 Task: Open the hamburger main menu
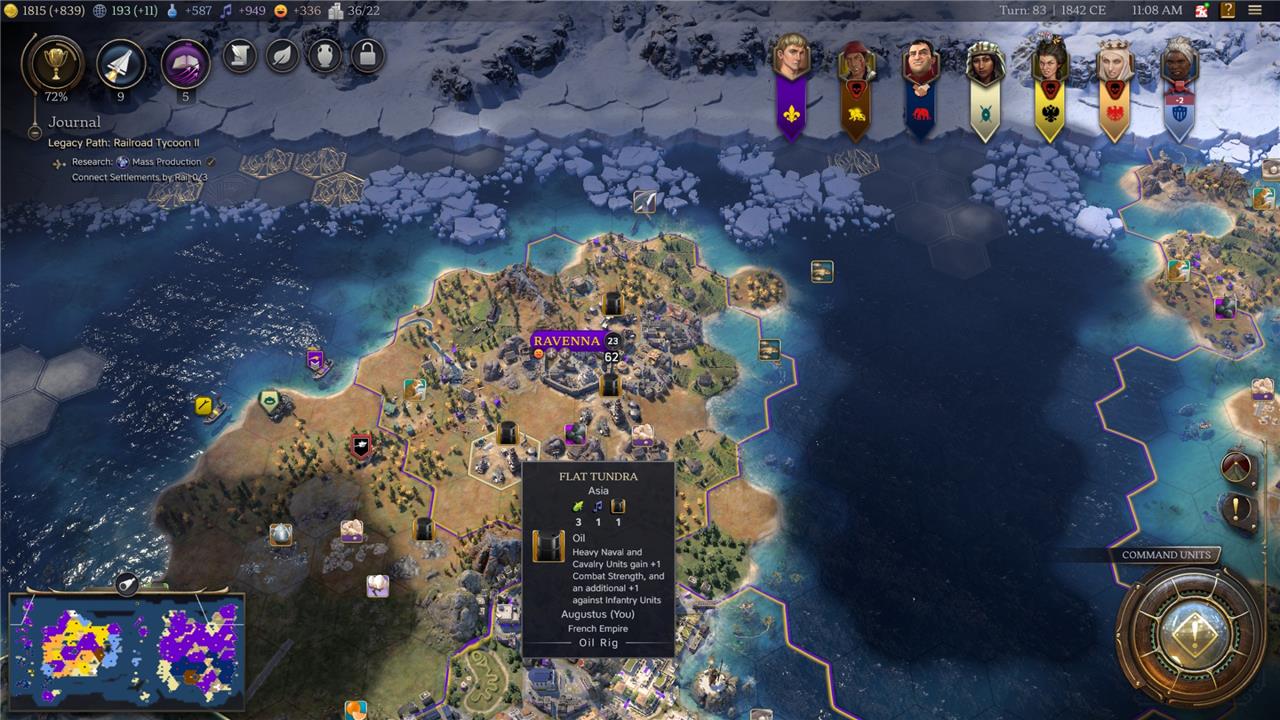point(1255,10)
